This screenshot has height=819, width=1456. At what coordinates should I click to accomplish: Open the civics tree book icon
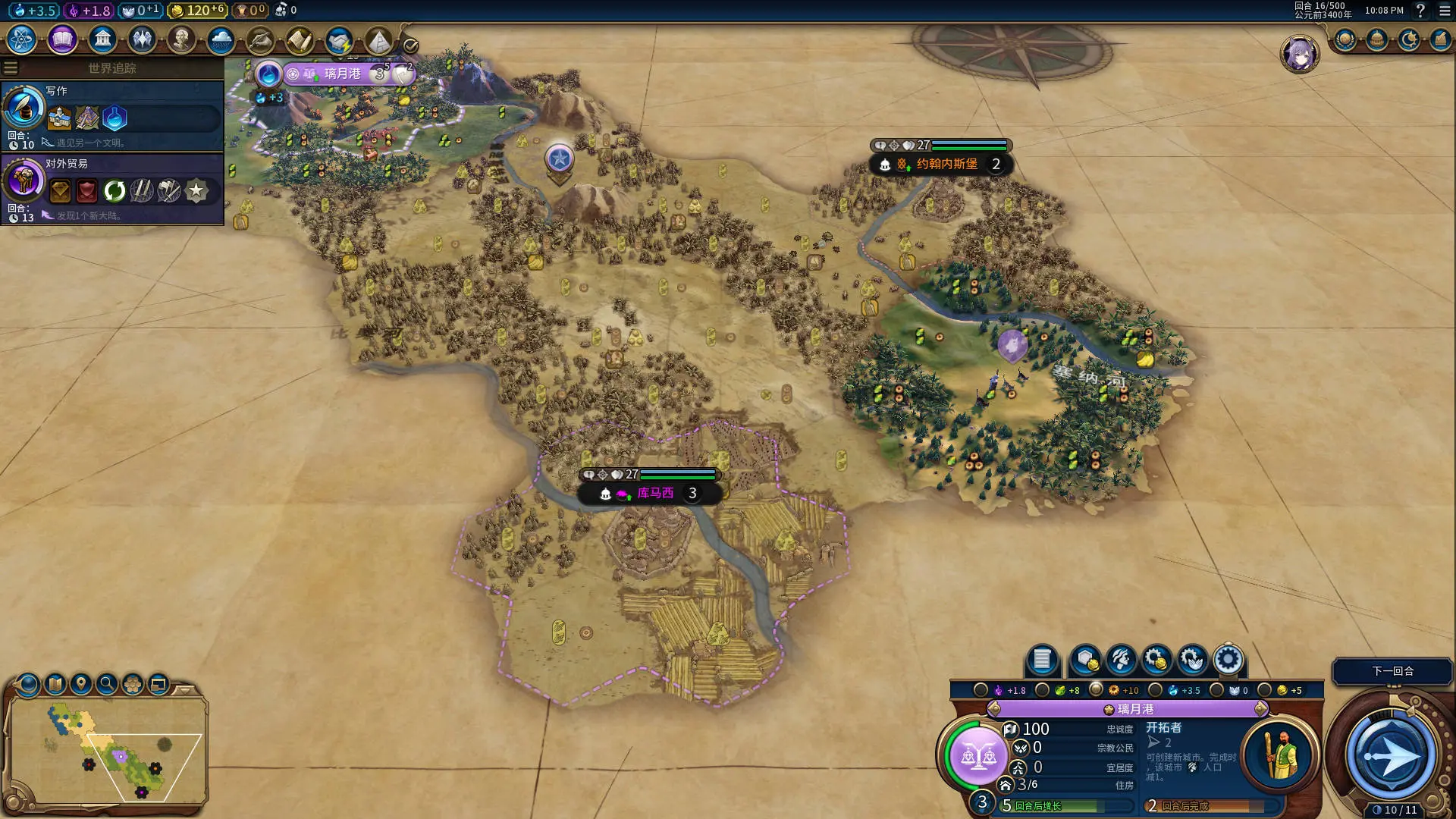click(x=62, y=39)
